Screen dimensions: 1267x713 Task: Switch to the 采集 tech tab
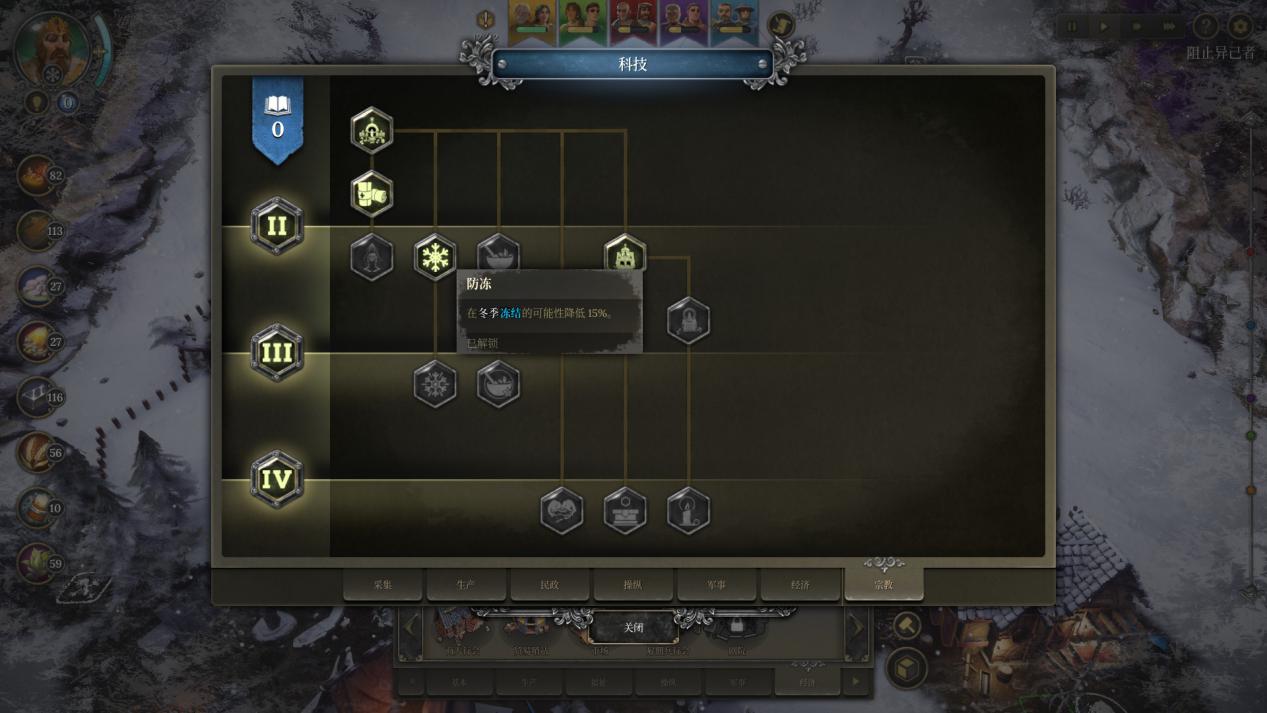click(x=383, y=584)
